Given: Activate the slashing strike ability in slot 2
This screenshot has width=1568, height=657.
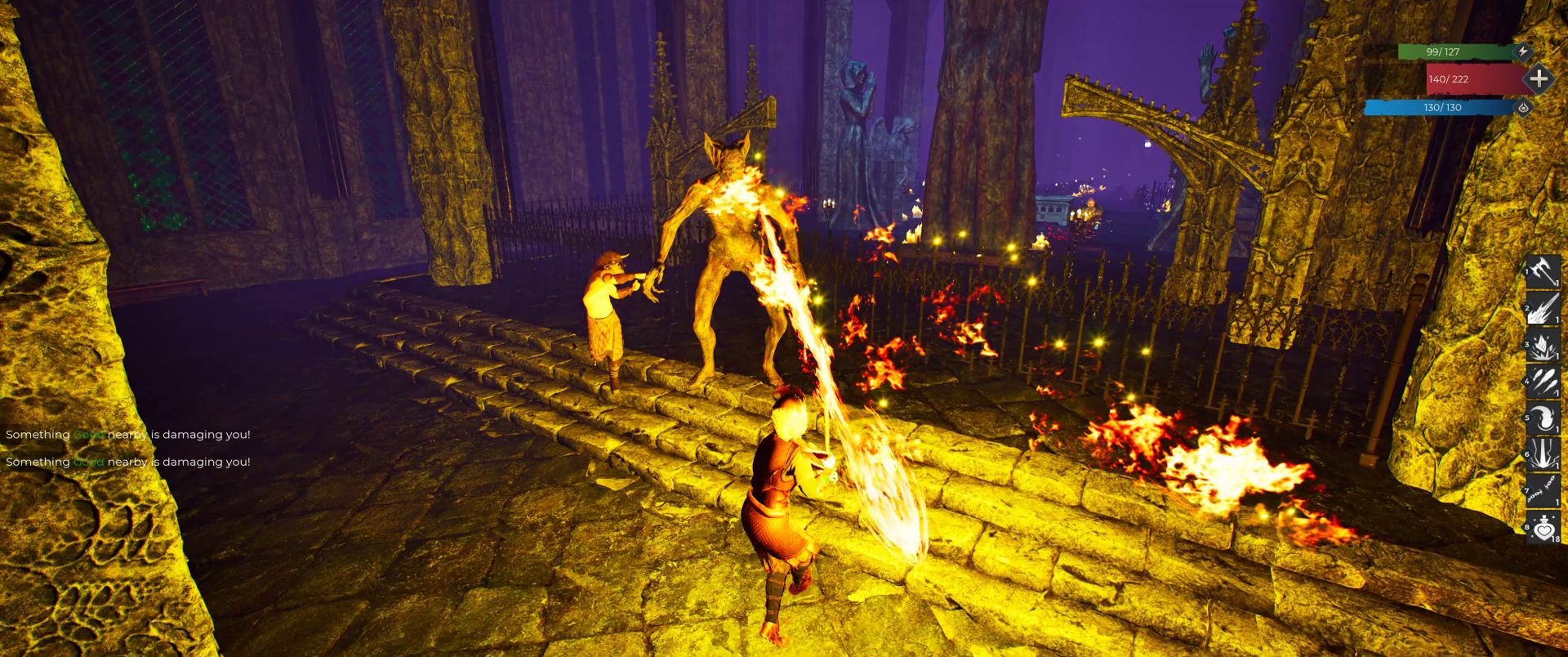Looking at the screenshot, I should [x=1543, y=308].
